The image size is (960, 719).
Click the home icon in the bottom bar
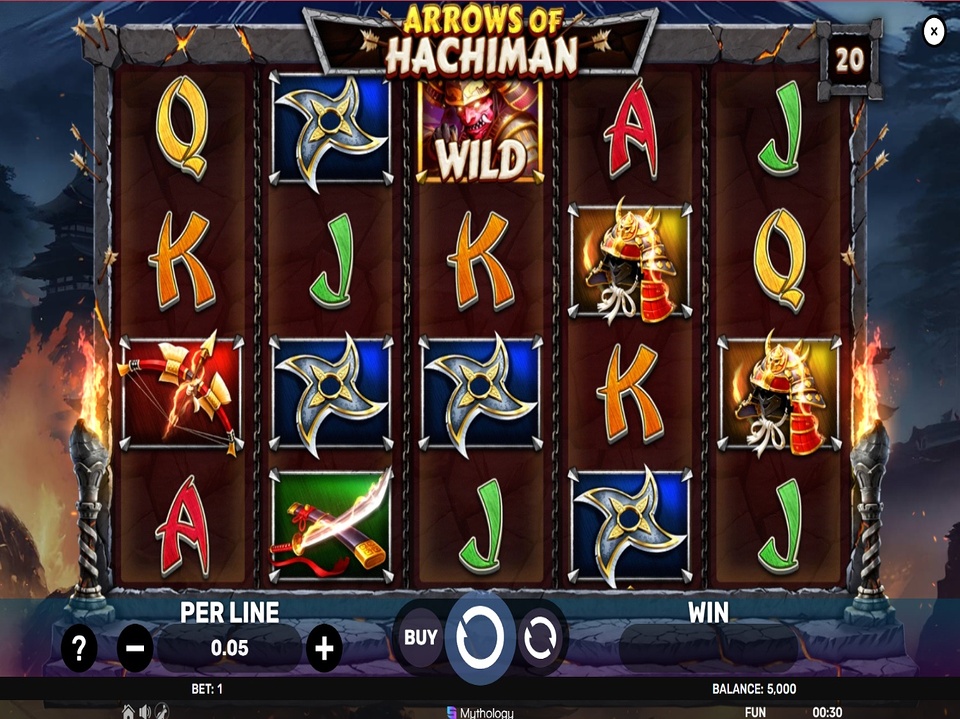[x=128, y=711]
